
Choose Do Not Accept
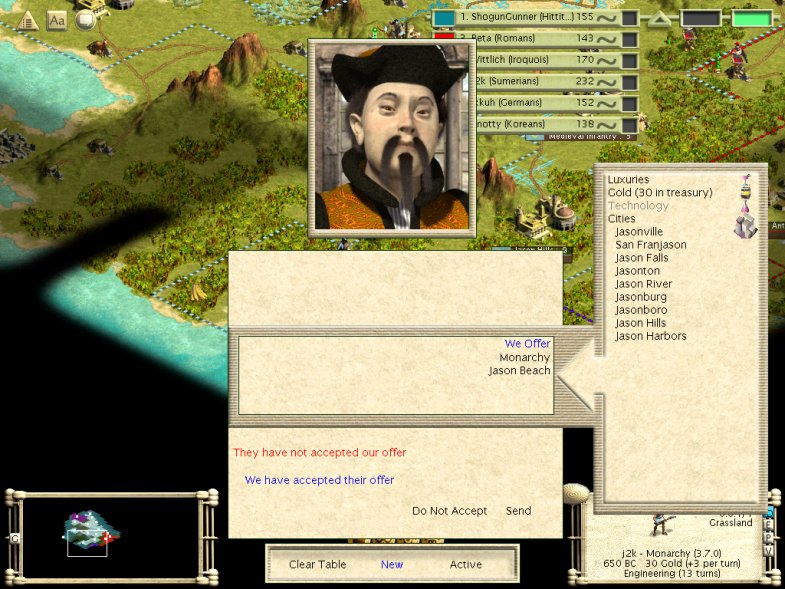(449, 511)
